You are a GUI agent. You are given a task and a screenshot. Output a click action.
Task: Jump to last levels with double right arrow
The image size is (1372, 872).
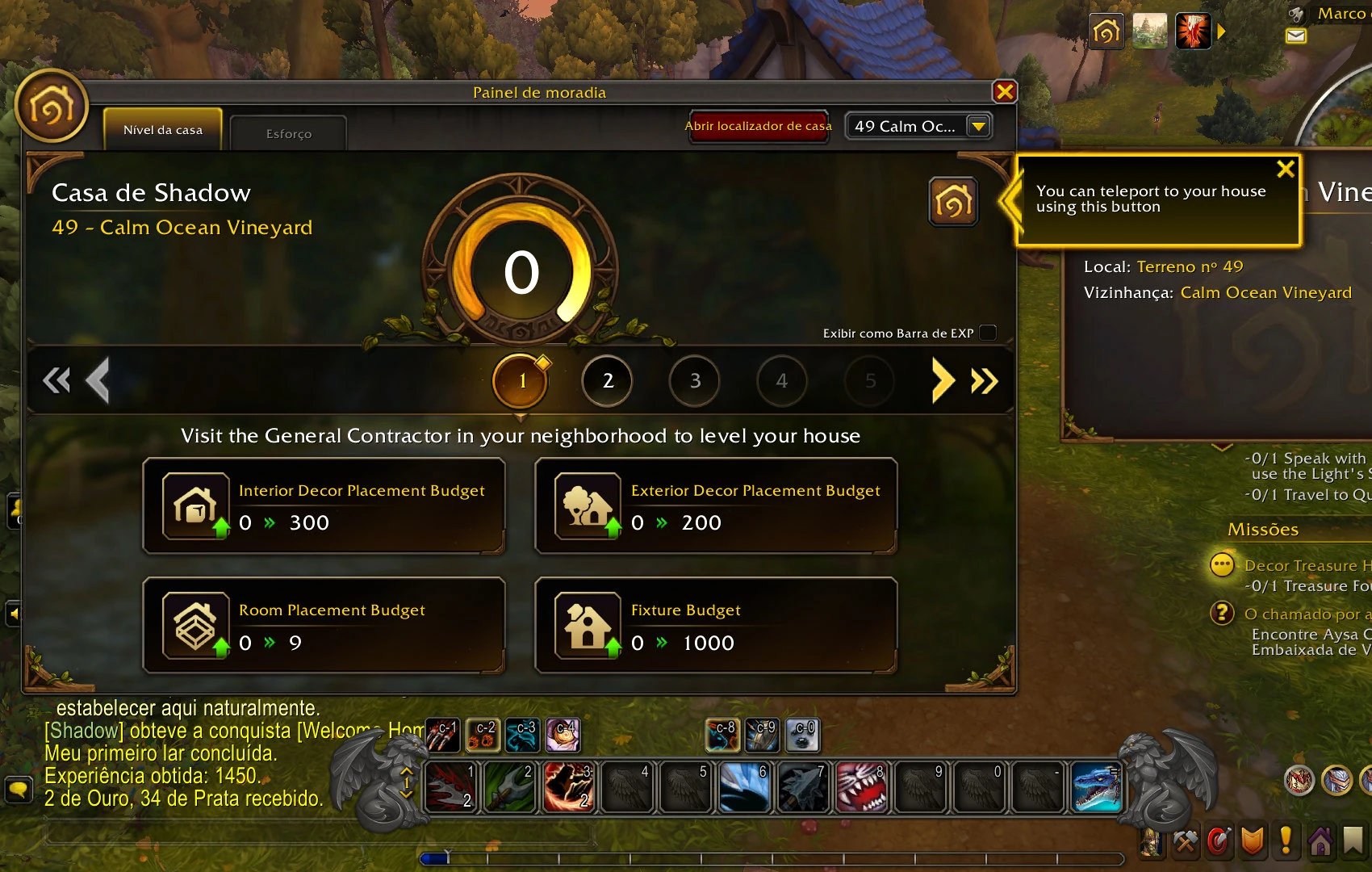pyautogui.click(x=985, y=380)
